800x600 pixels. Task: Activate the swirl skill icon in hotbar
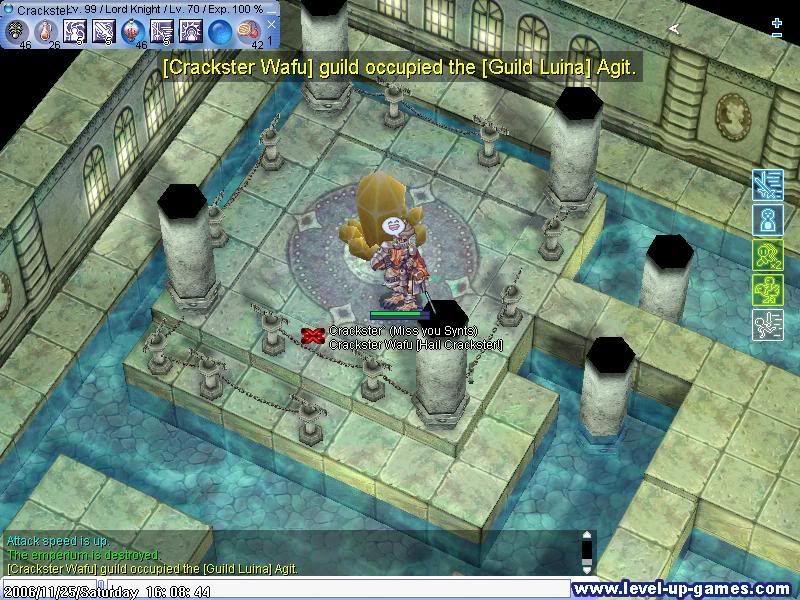[x=75, y=32]
